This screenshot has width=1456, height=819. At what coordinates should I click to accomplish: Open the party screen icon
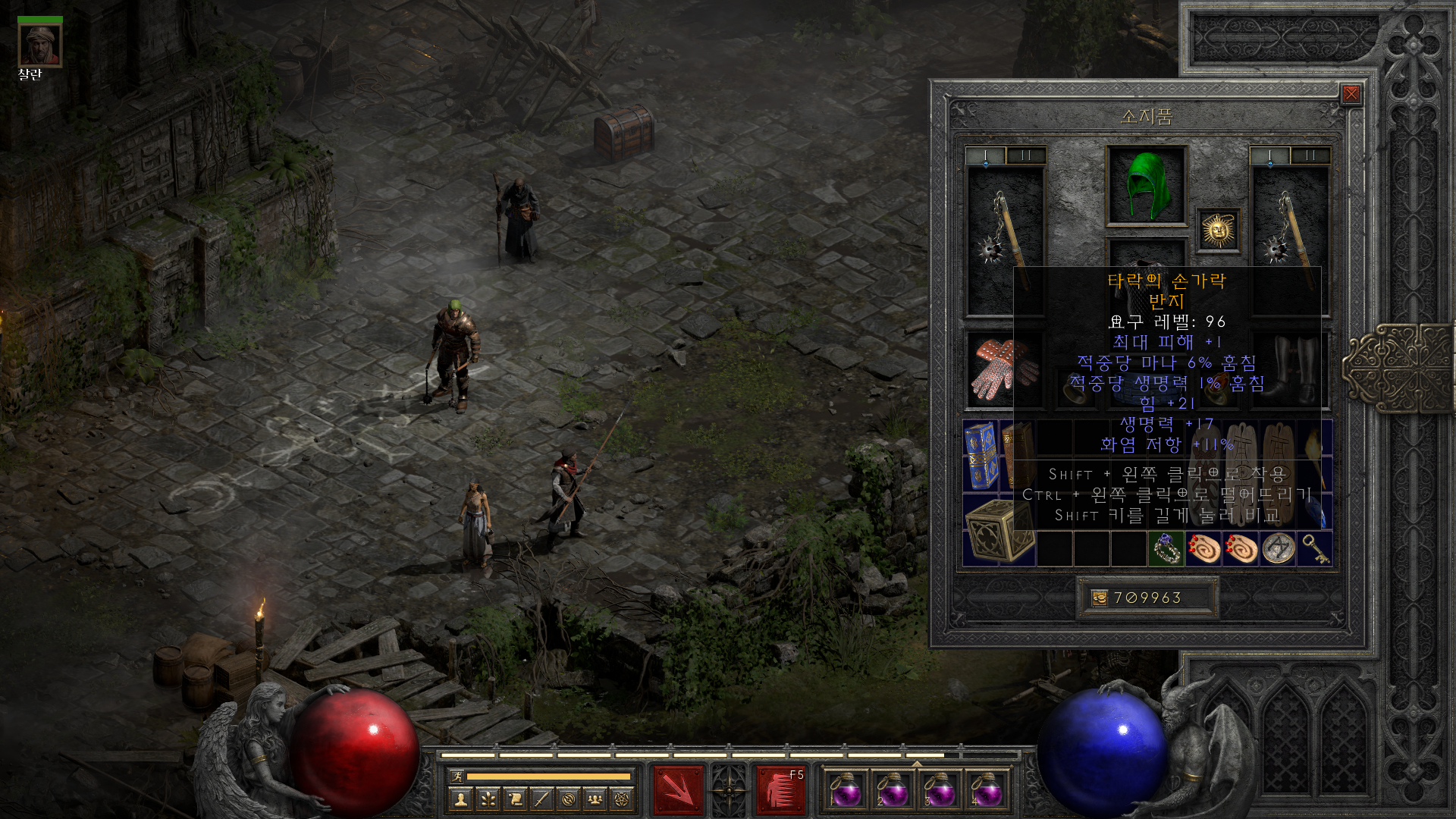(595, 799)
